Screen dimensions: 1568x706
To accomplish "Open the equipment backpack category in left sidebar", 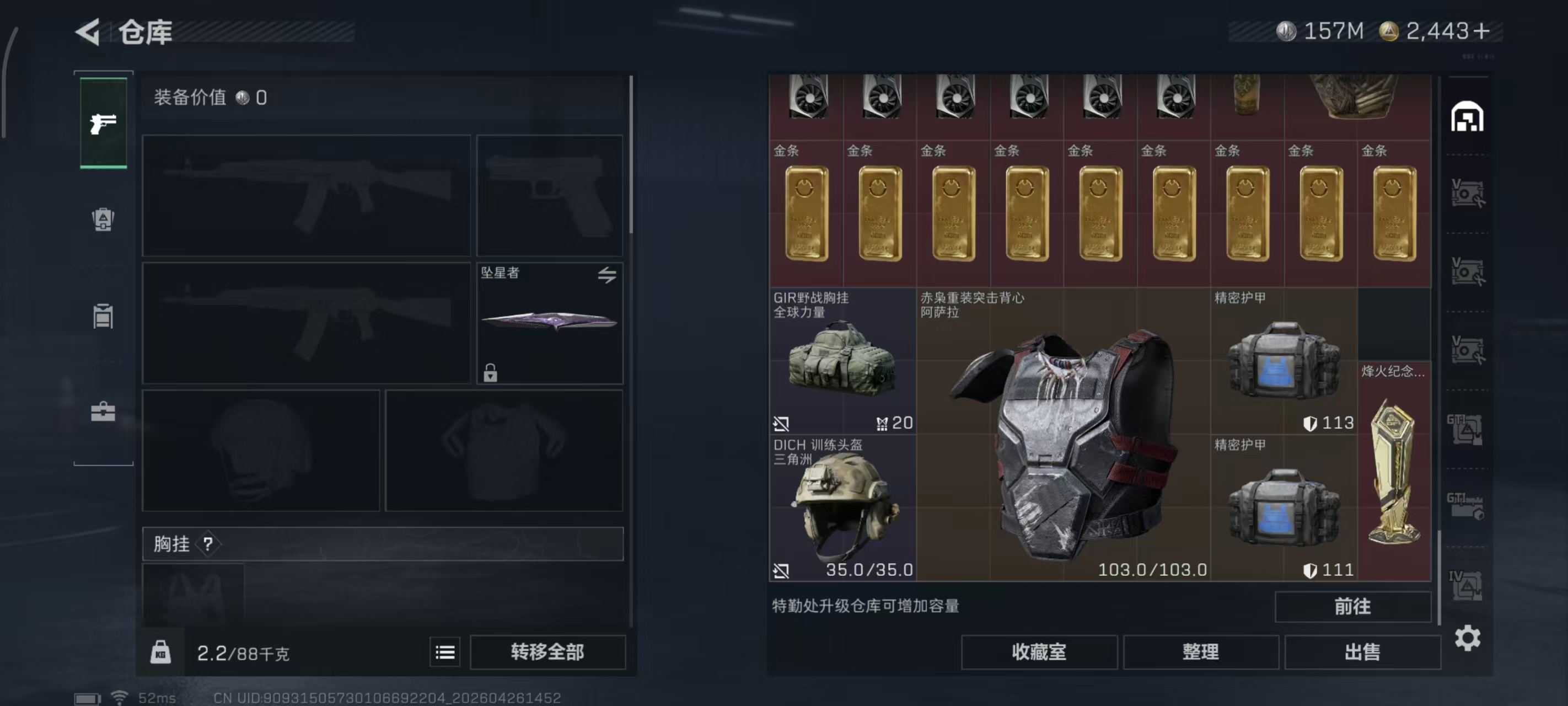I will coord(104,221).
